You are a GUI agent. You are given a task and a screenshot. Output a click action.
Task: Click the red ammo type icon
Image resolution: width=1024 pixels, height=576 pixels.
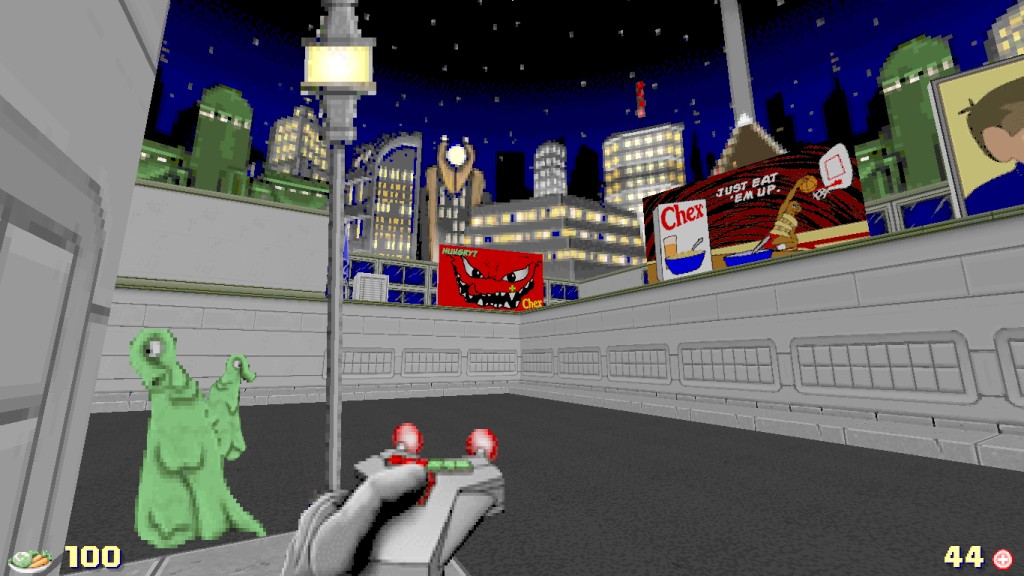tap(1003, 557)
